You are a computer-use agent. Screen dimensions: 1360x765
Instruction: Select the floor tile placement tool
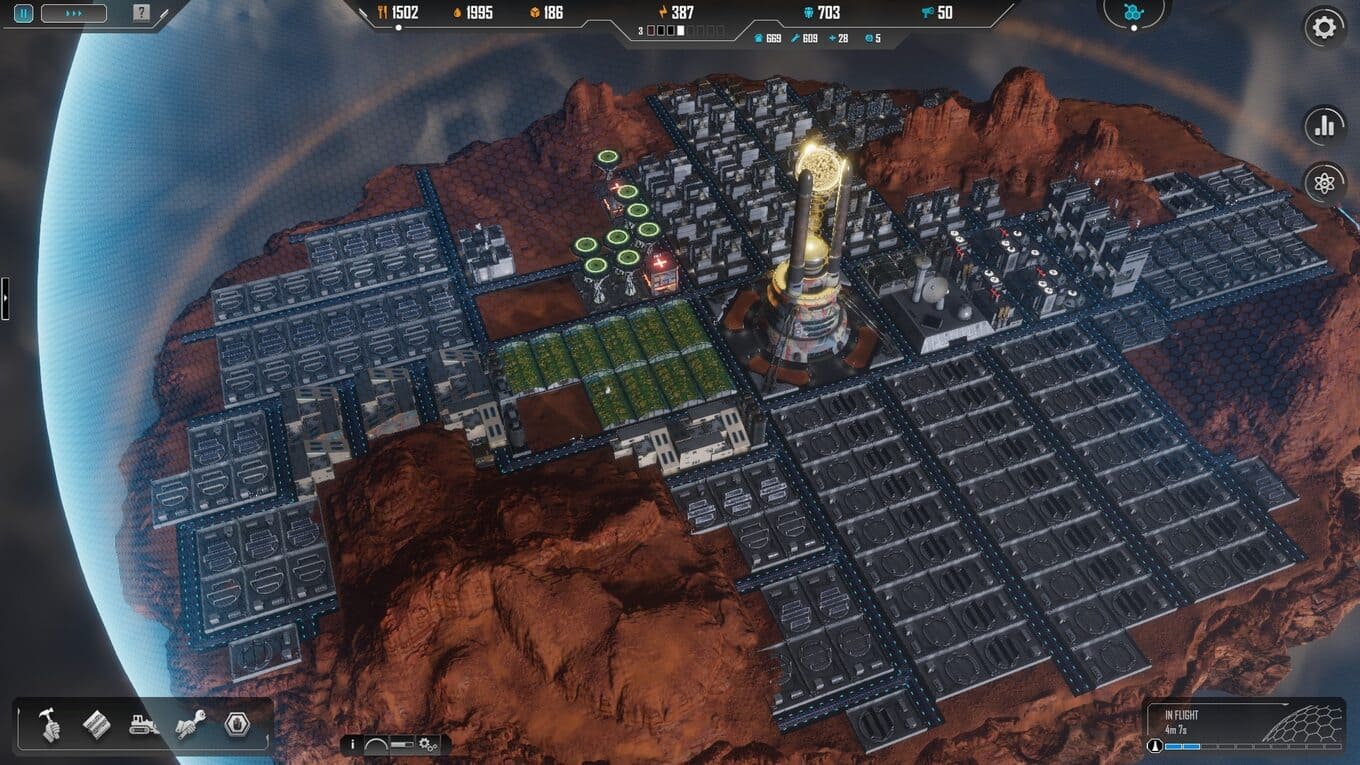[96, 725]
